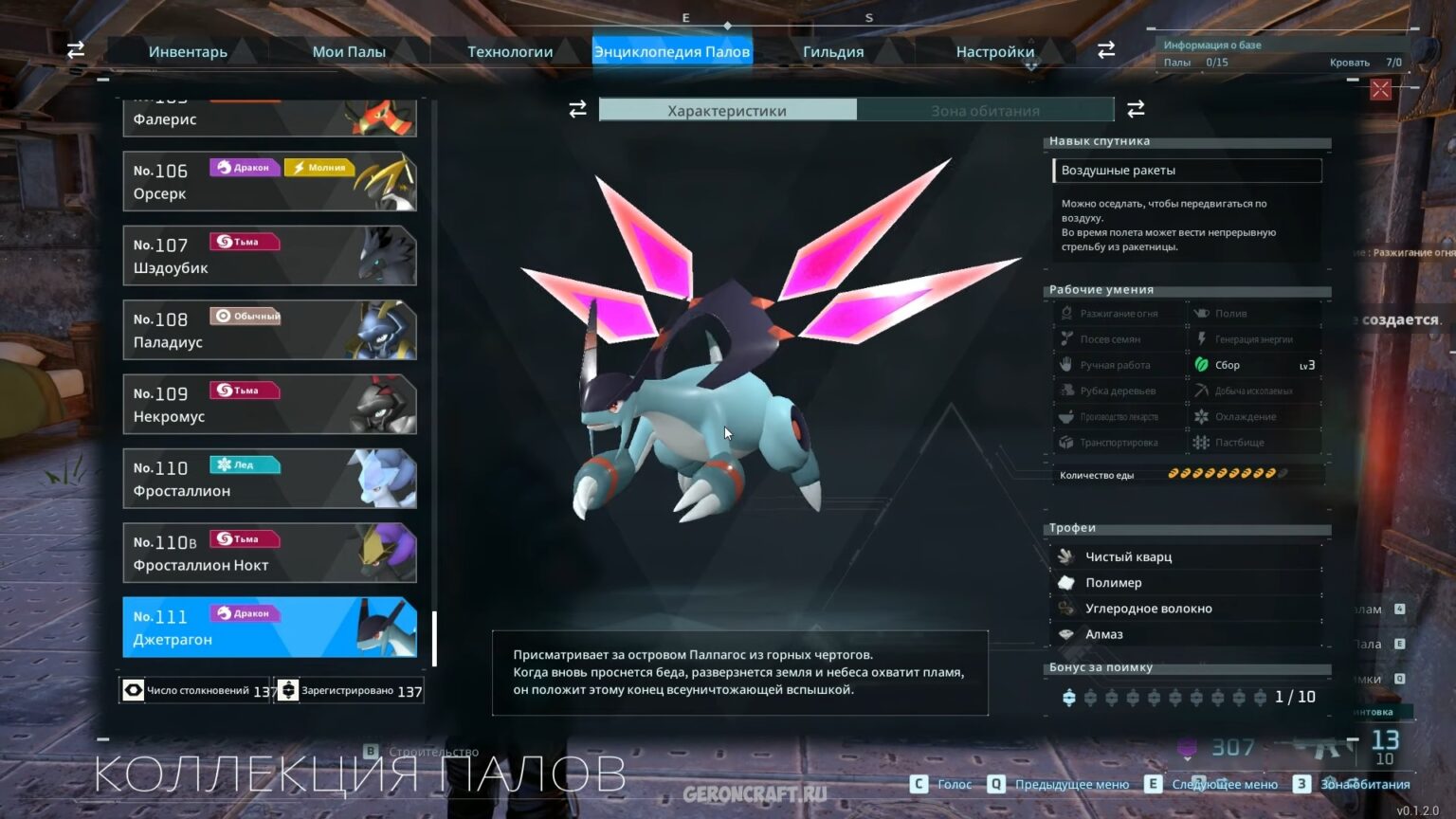Screen dimensions: 1456x819
Task: Open the Тьма type badge on Некромус
Action: click(245, 390)
